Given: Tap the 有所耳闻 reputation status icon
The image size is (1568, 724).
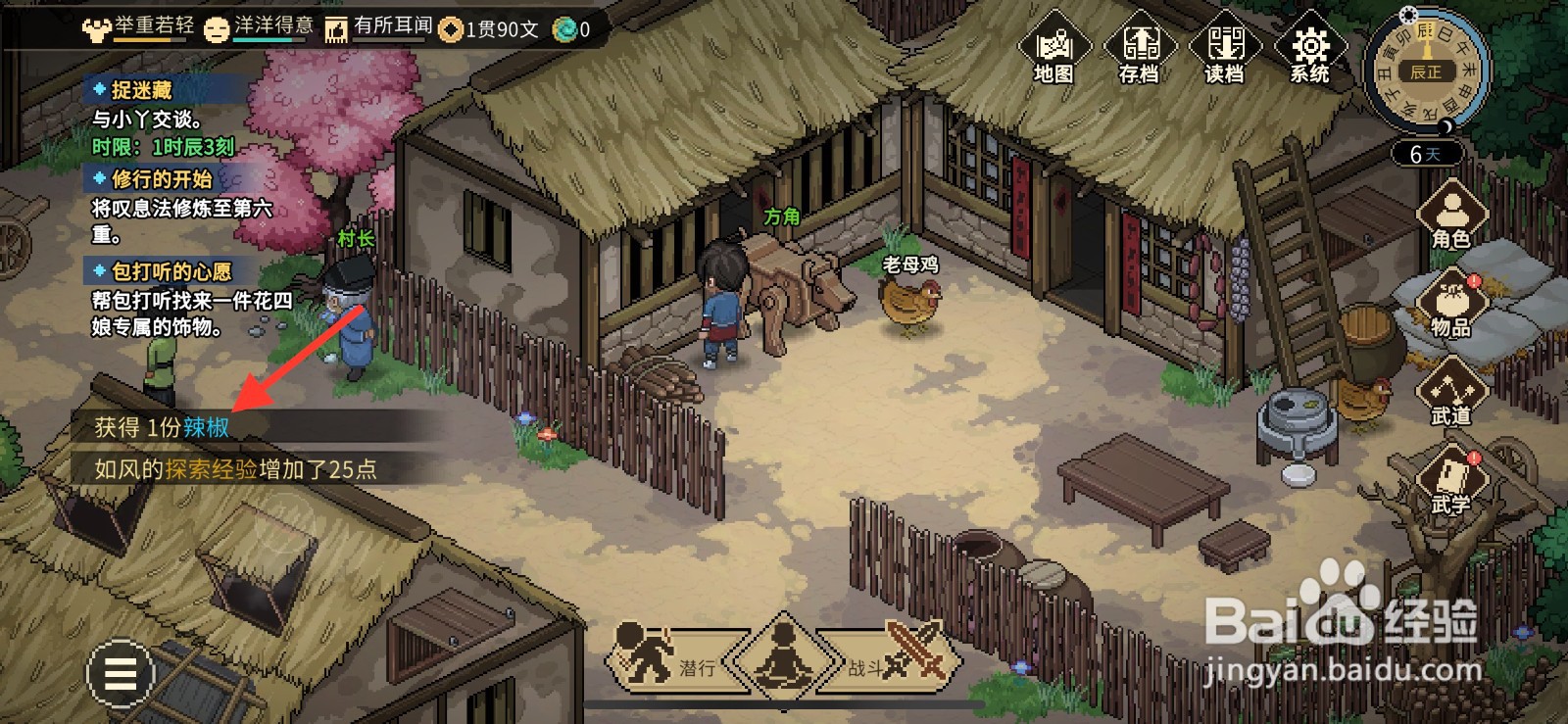Looking at the screenshot, I should (x=378, y=27).
